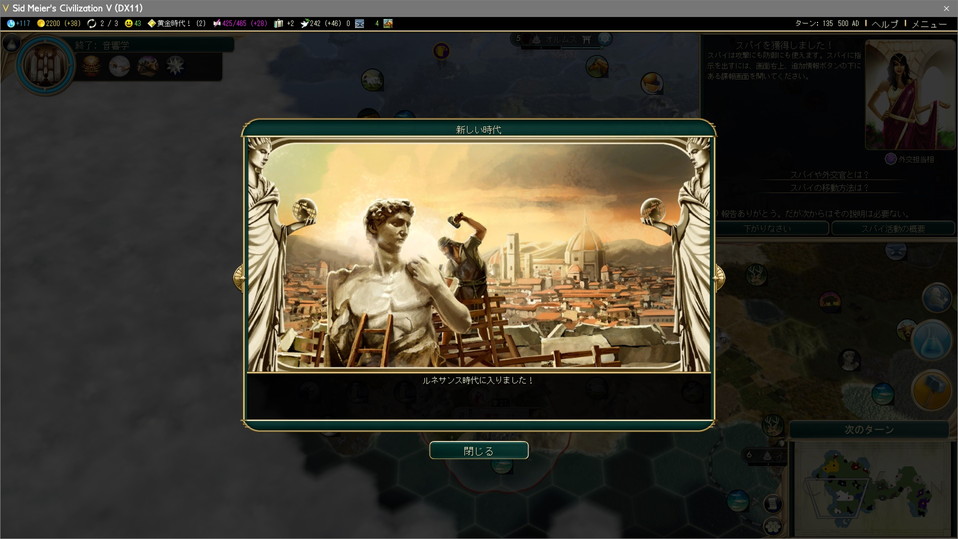
Task: Click the 次のターン next turn button
Action: [x=867, y=430]
